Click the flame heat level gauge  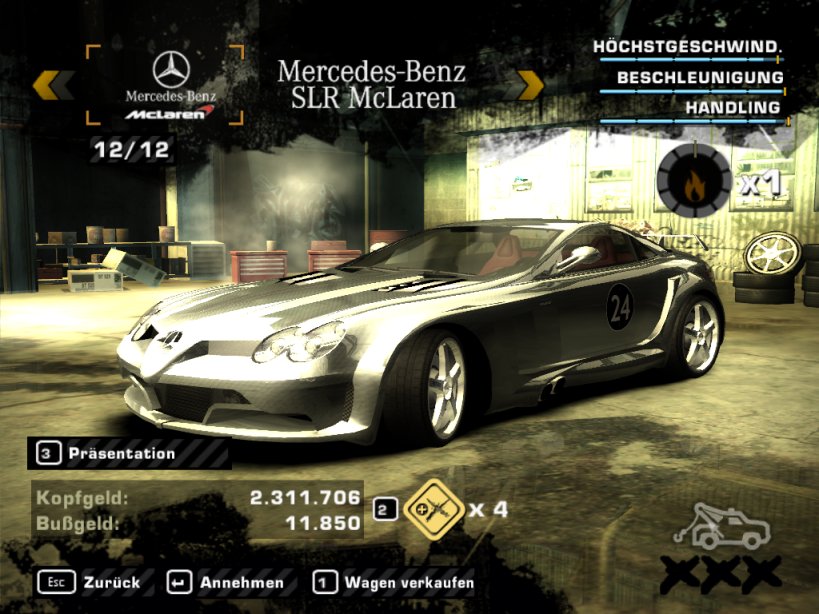pyautogui.click(x=692, y=180)
